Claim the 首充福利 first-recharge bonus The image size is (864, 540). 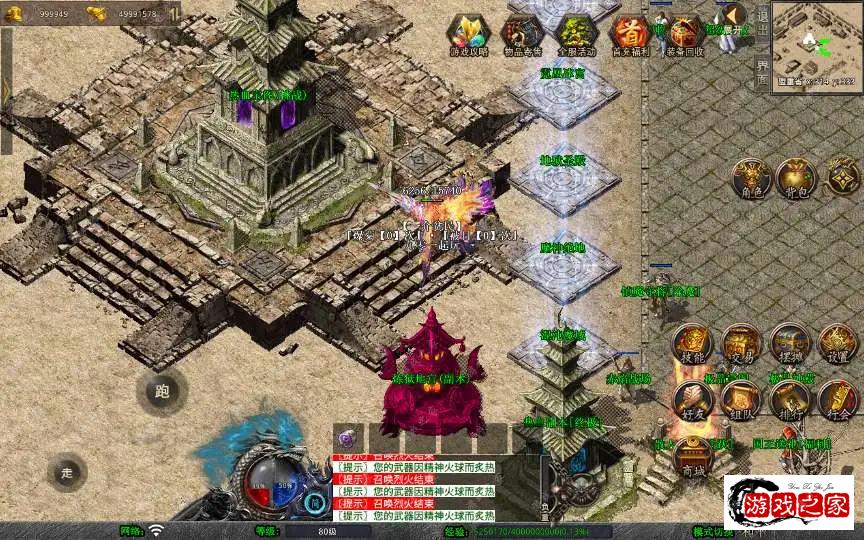631,34
